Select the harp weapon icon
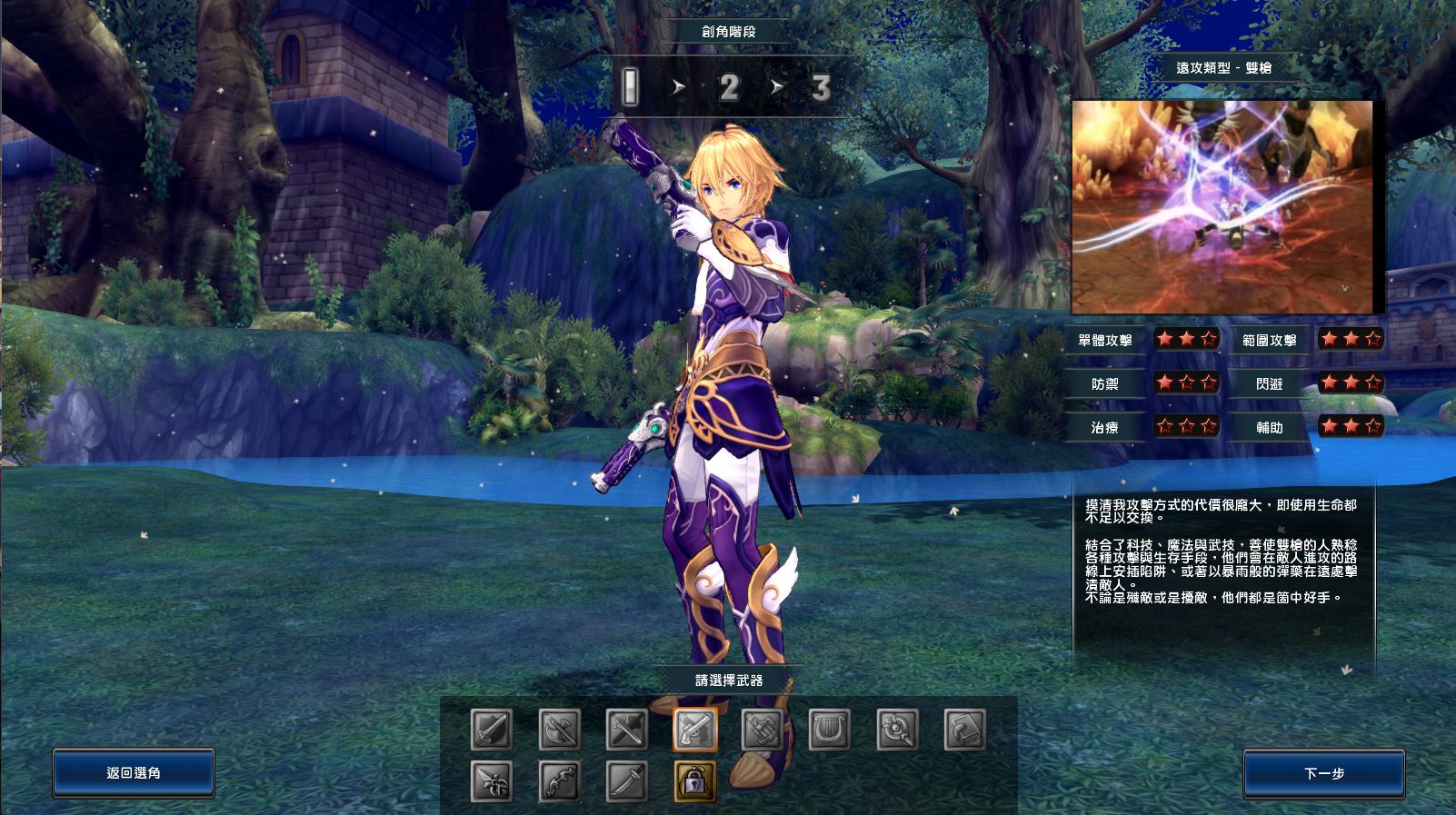The height and width of the screenshot is (815, 1456). tap(830, 730)
